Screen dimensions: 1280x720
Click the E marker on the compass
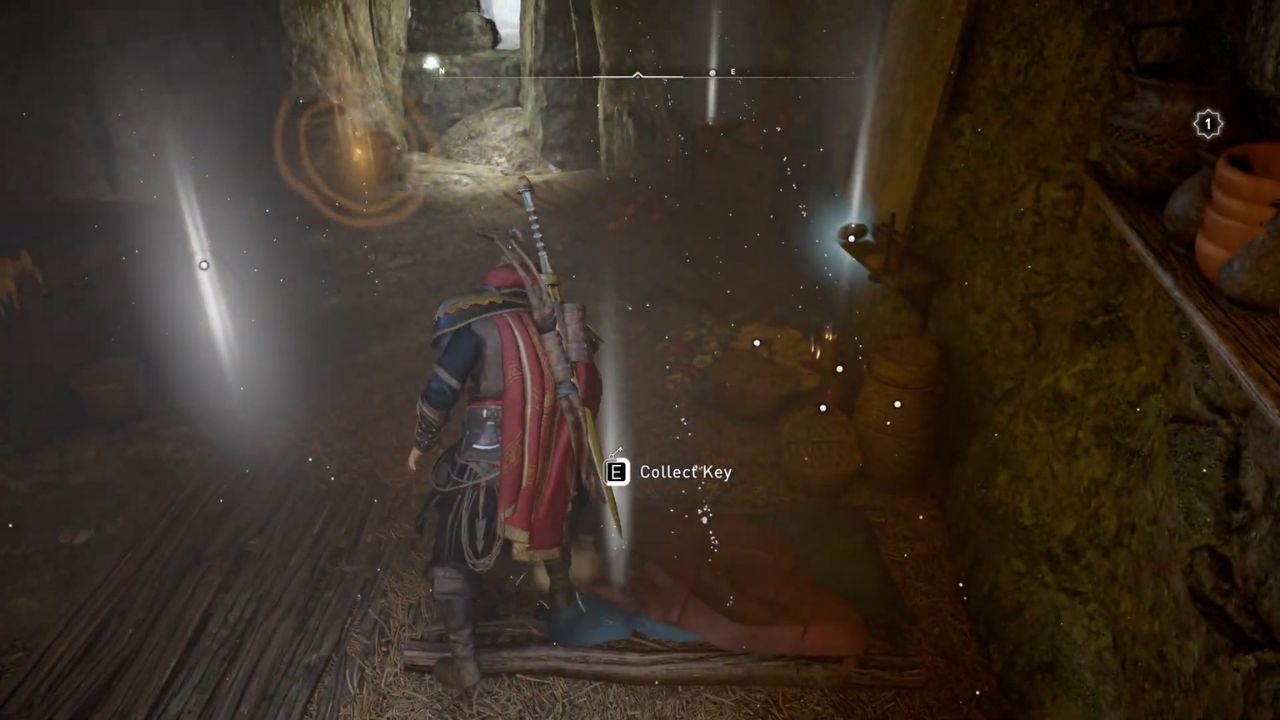(x=733, y=72)
